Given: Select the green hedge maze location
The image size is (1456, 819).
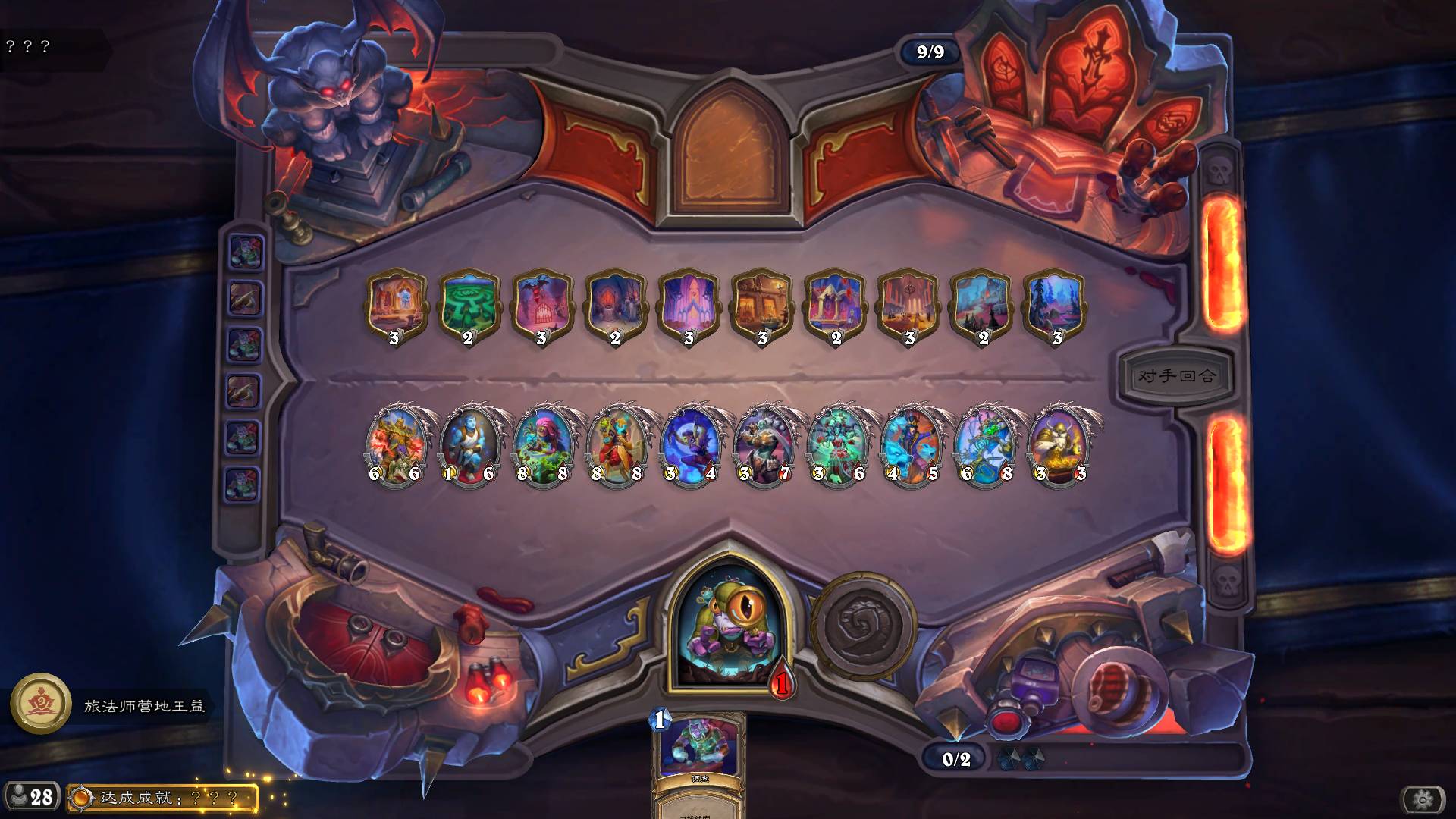Looking at the screenshot, I should [x=469, y=303].
